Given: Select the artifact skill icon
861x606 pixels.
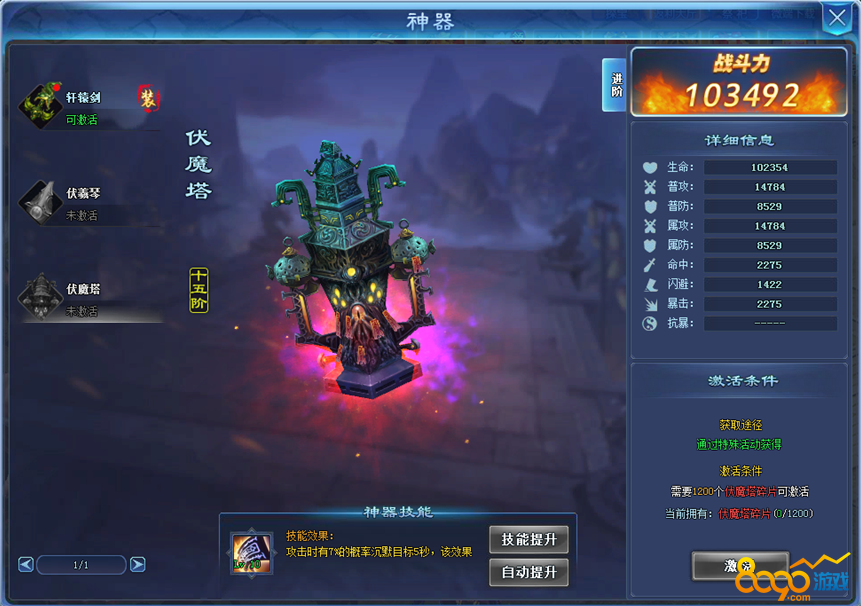Looking at the screenshot, I should pos(249,552).
